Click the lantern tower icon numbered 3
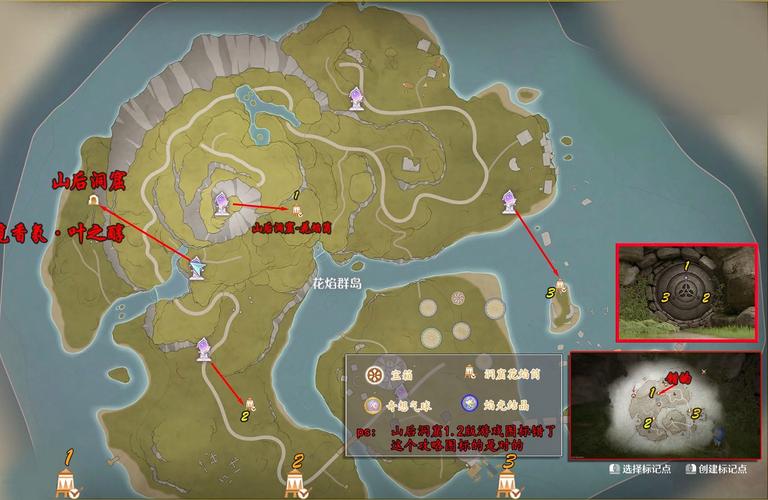Screen dimensions: 768x500 point(509,483)
